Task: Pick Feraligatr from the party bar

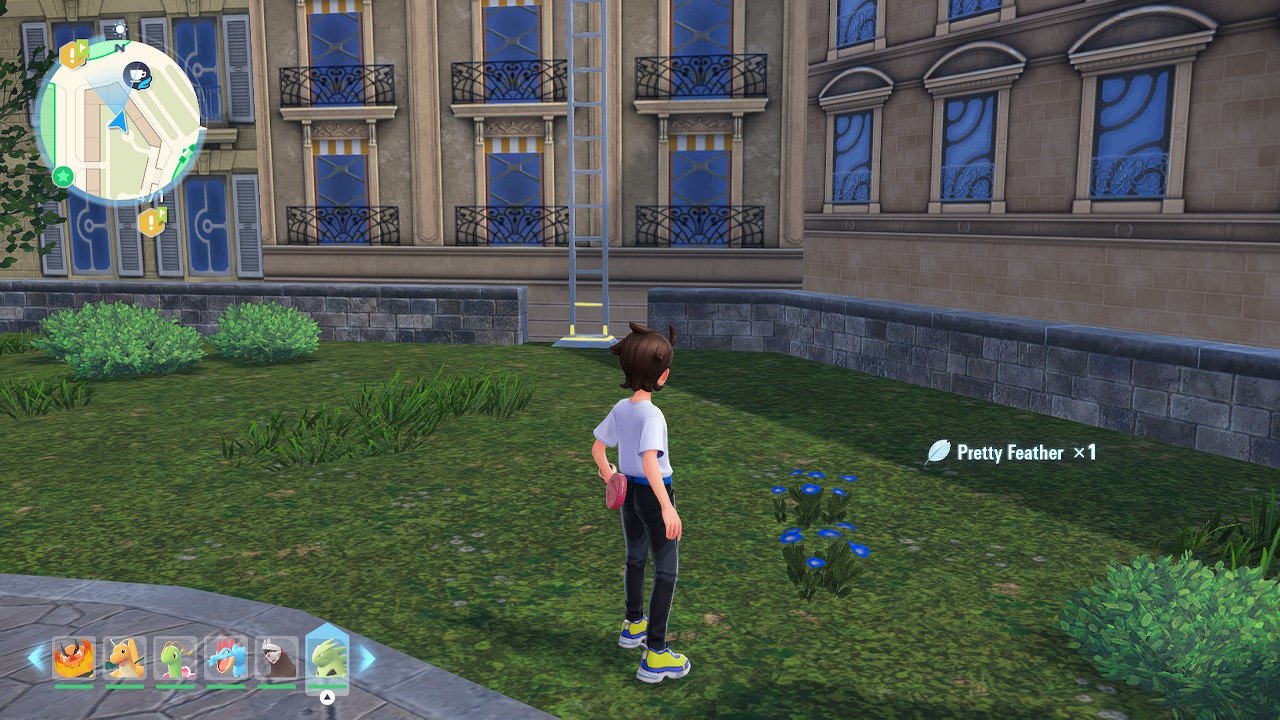Action: click(x=226, y=659)
